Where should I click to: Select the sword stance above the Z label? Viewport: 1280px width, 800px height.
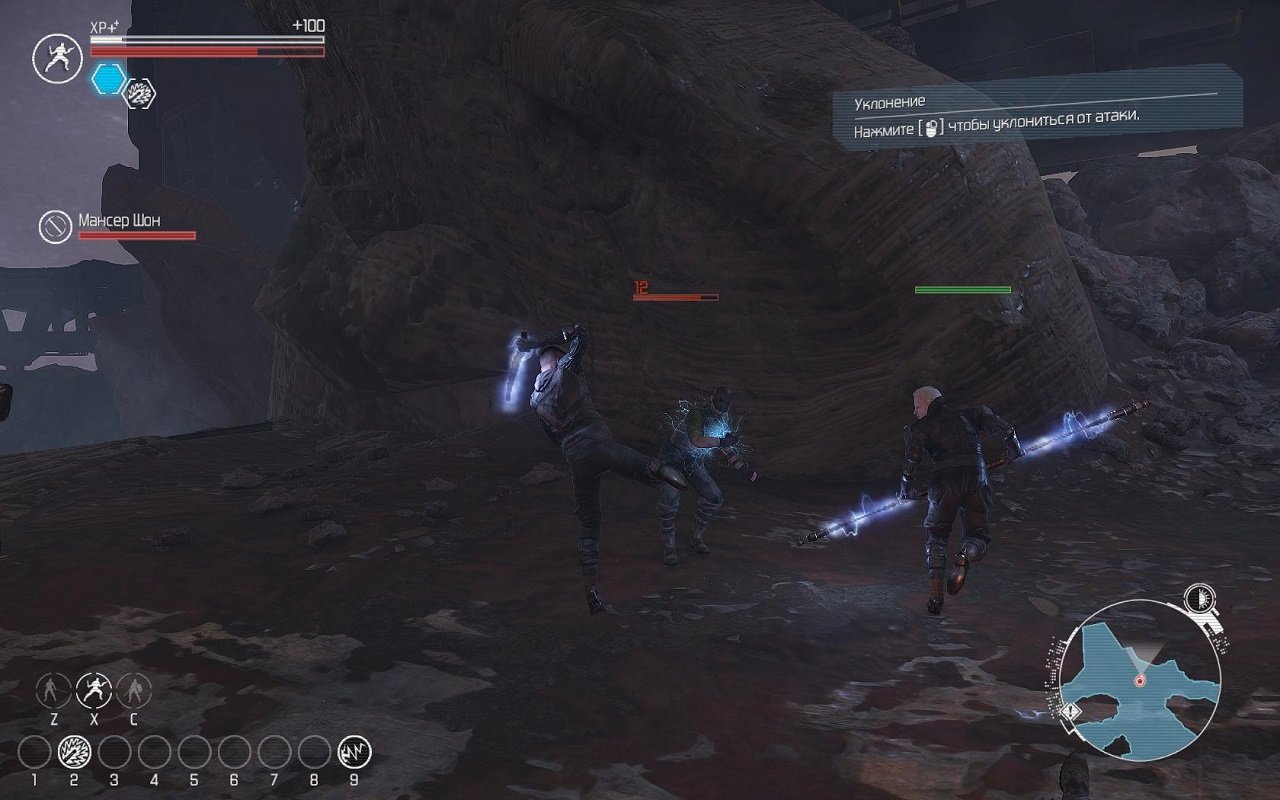(54, 690)
